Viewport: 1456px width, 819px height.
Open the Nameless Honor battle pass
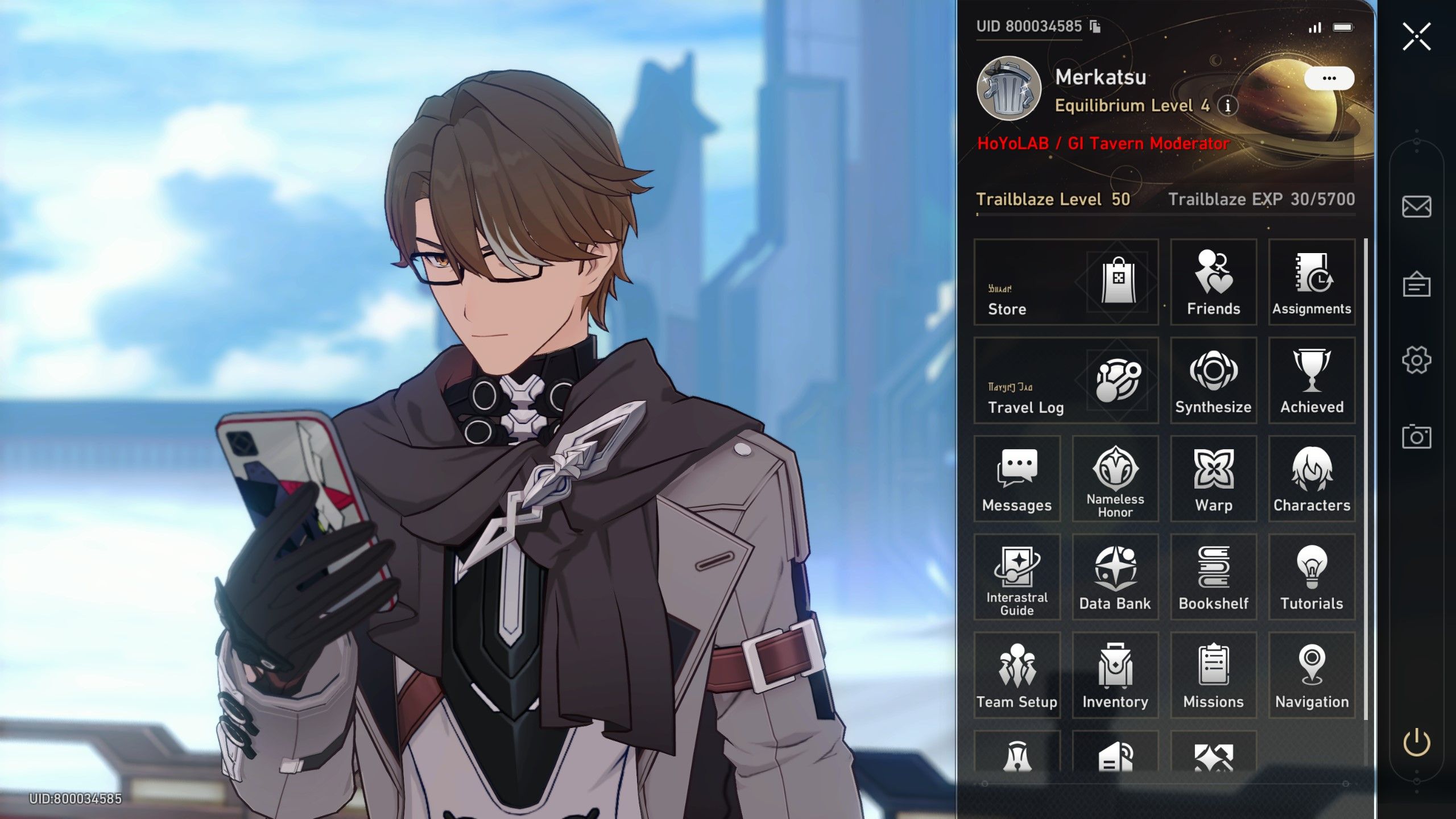1115,478
